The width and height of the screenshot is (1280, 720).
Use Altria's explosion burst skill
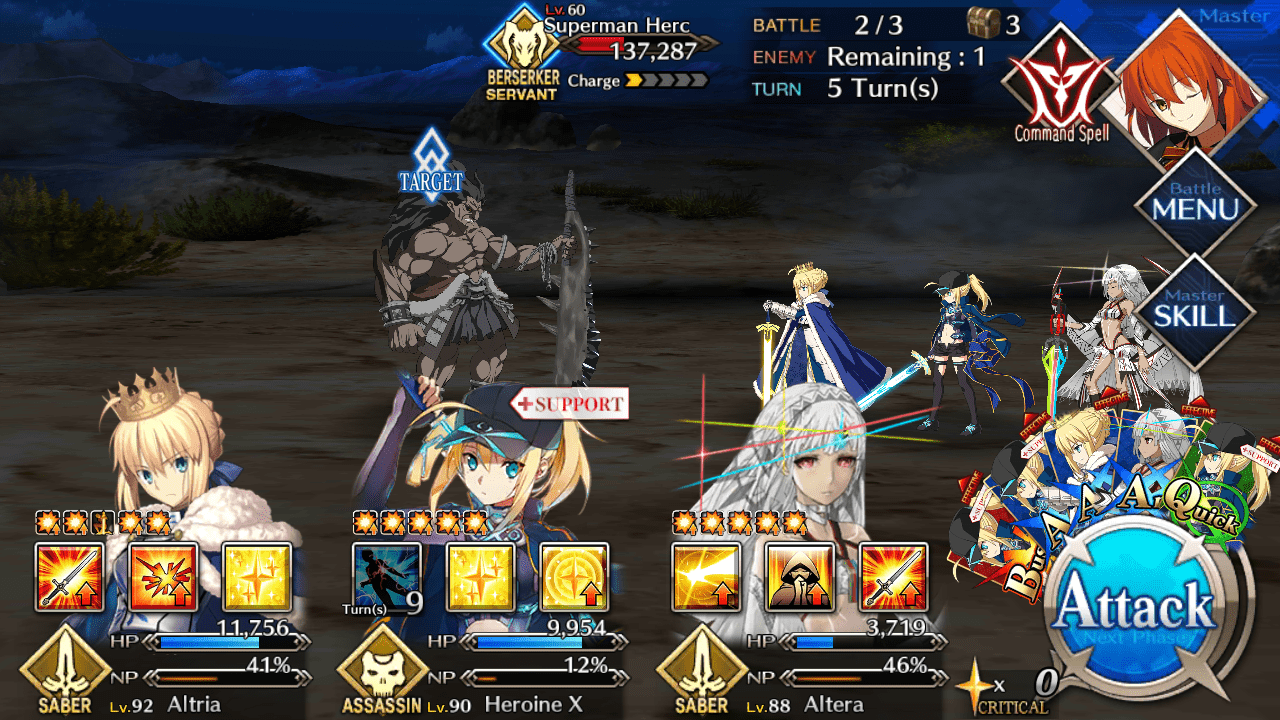coord(163,577)
